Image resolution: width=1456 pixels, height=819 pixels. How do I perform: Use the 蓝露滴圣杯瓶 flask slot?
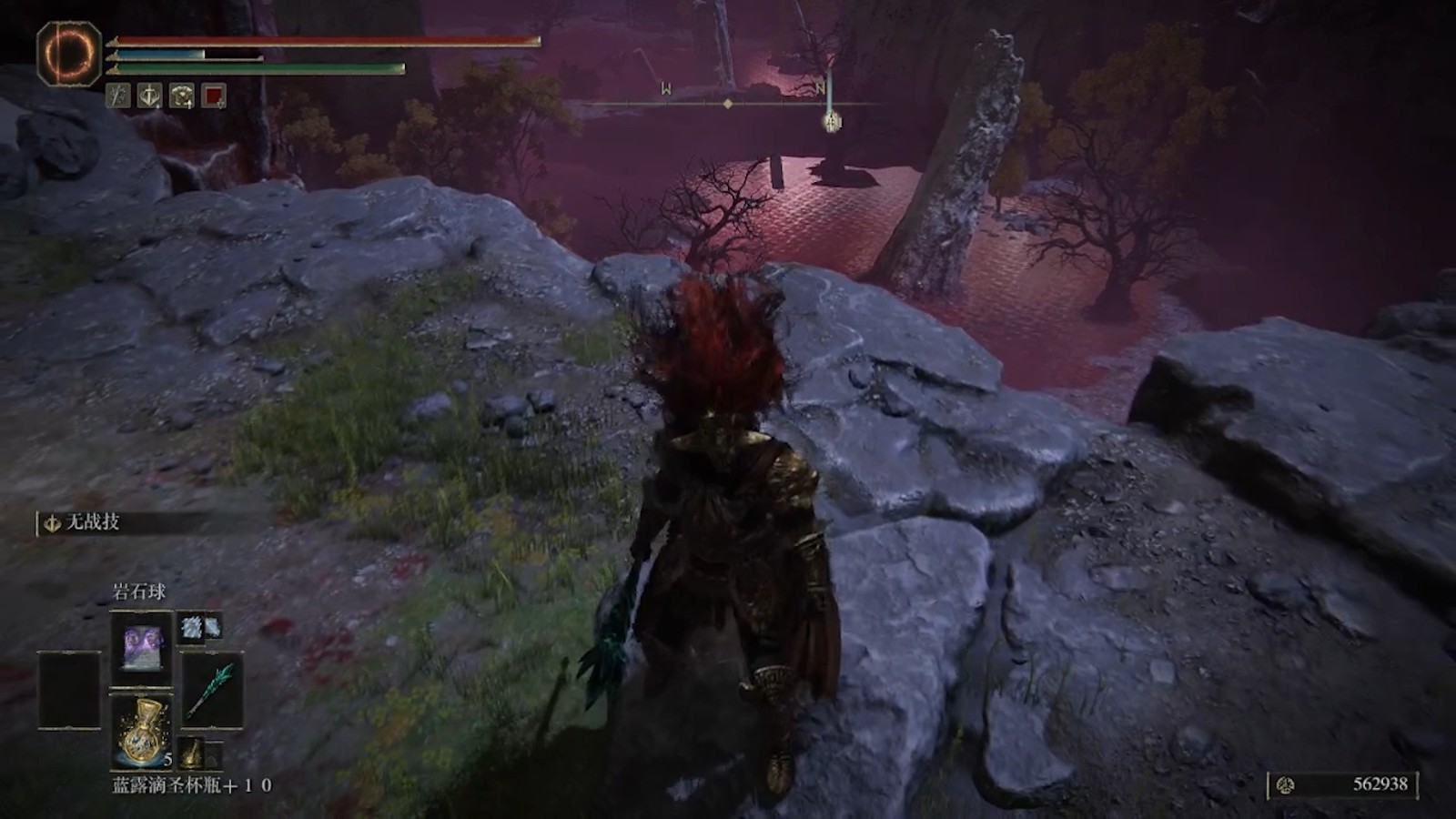[x=141, y=730]
